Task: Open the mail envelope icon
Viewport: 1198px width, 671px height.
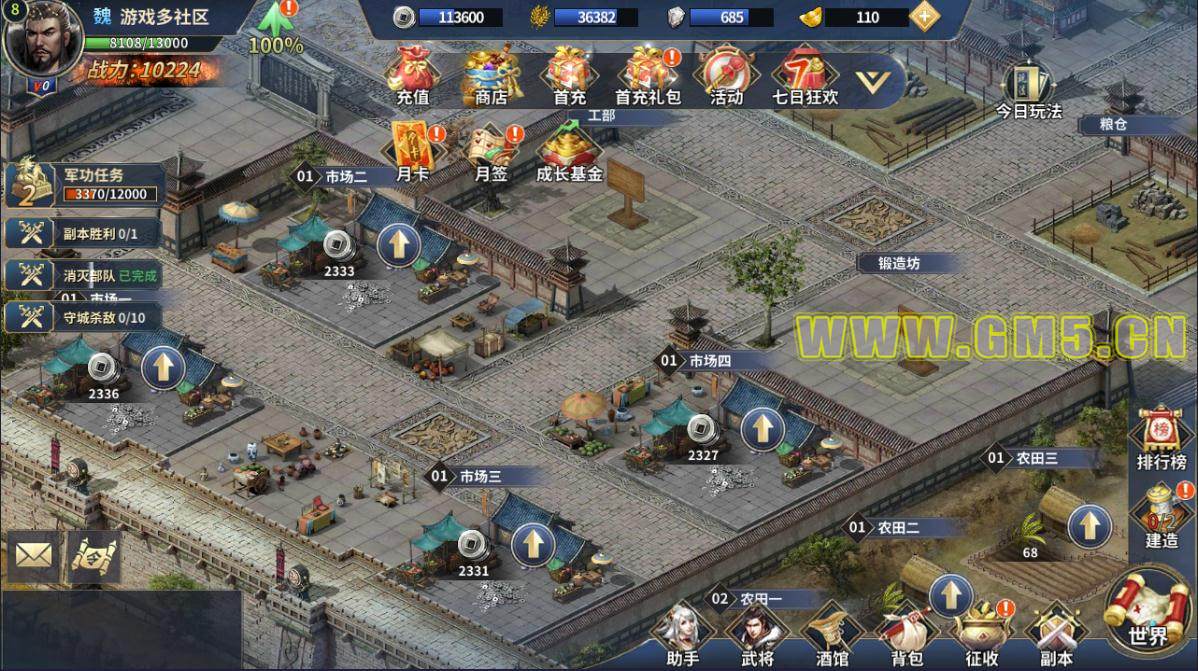Action: coord(34,555)
